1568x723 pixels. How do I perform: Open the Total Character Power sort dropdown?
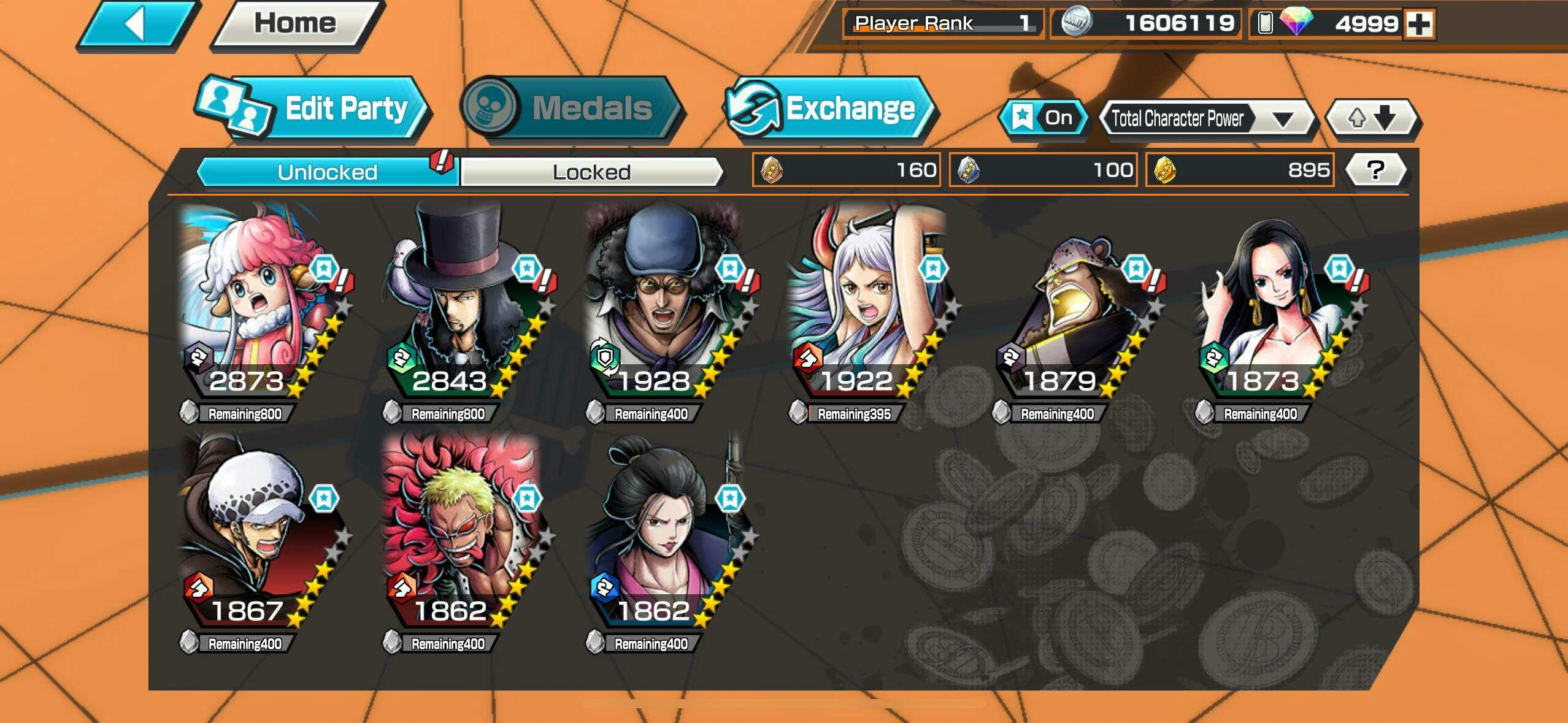click(1206, 118)
